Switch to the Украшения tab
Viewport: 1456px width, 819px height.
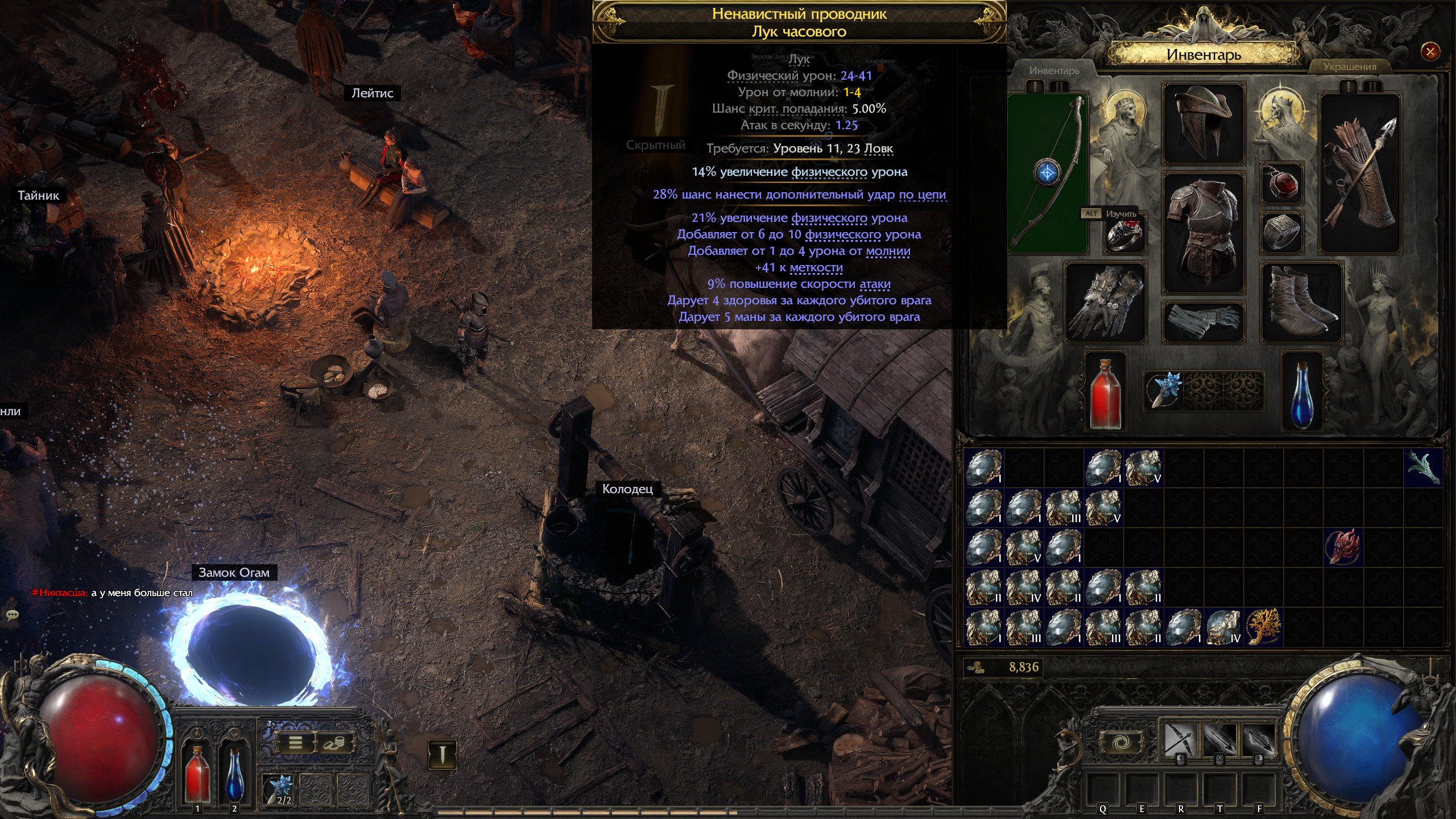(1349, 67)
